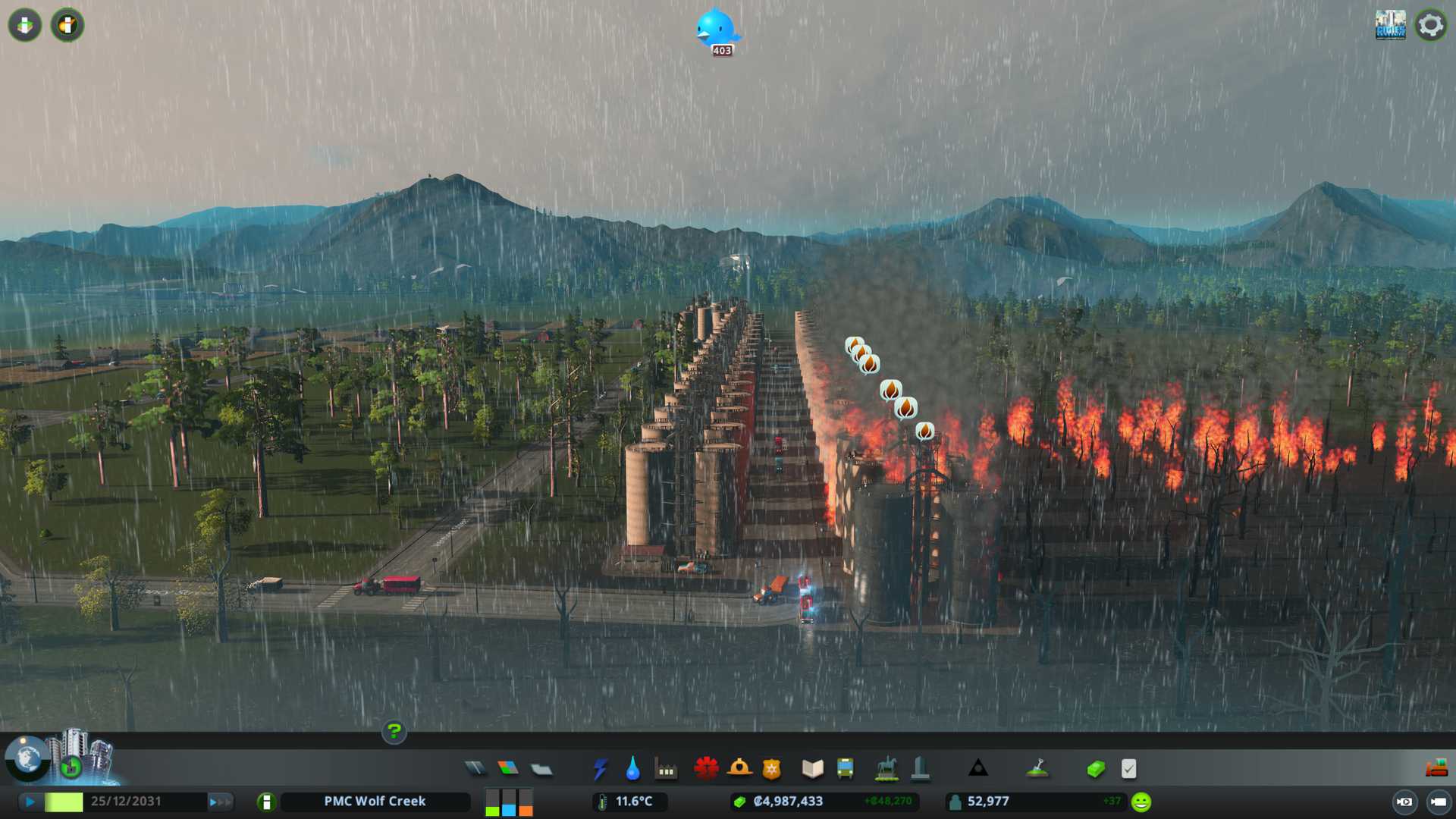Viewport: 1456px width, 819px height.
Task: Activate the bulldozer tool
Action: (x=1436, y=768)
